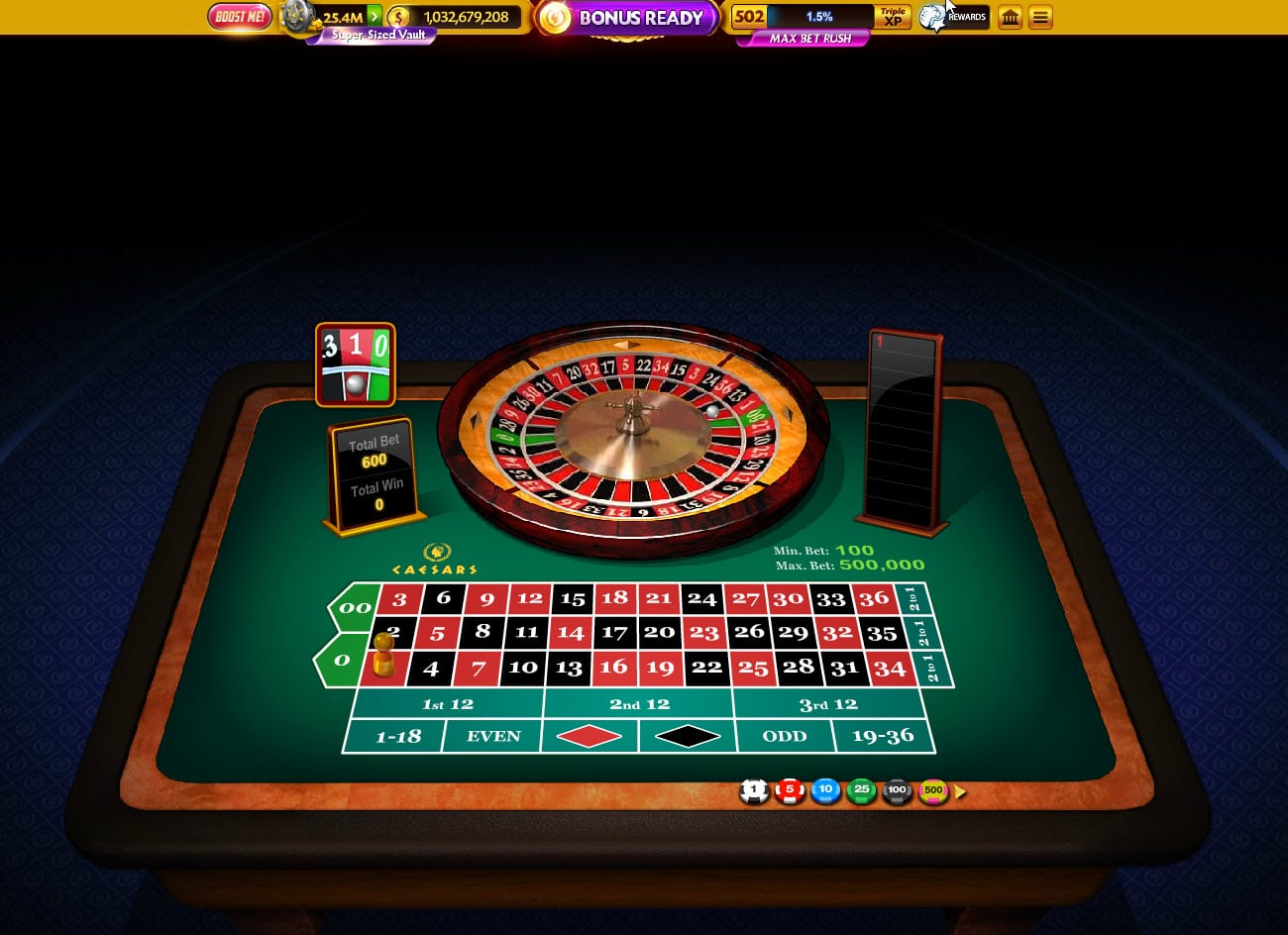Select the white 1 chip

click(754, 791)
